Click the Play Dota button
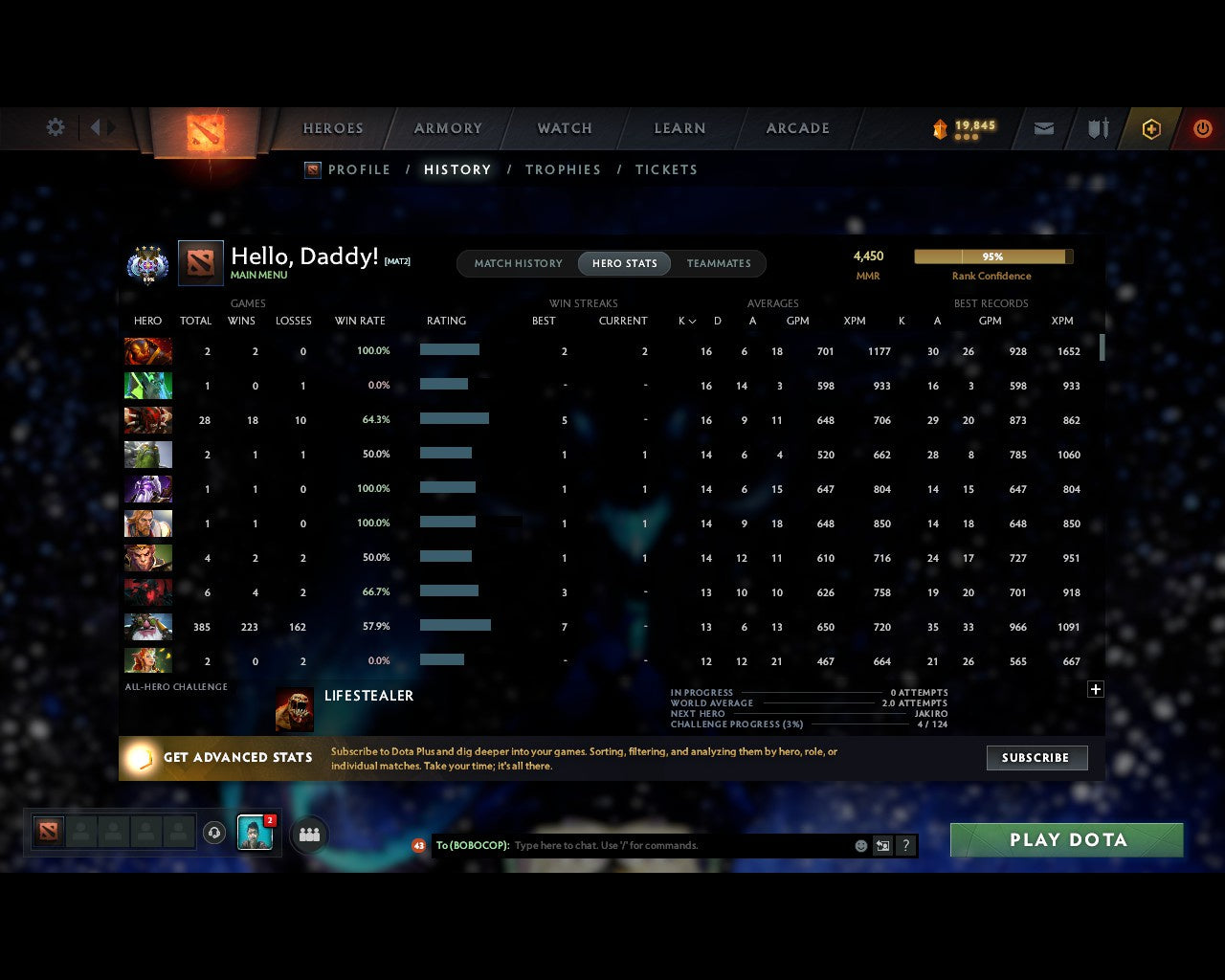1225x980 pixels. pyautogui.click(x=1065, y=839)
